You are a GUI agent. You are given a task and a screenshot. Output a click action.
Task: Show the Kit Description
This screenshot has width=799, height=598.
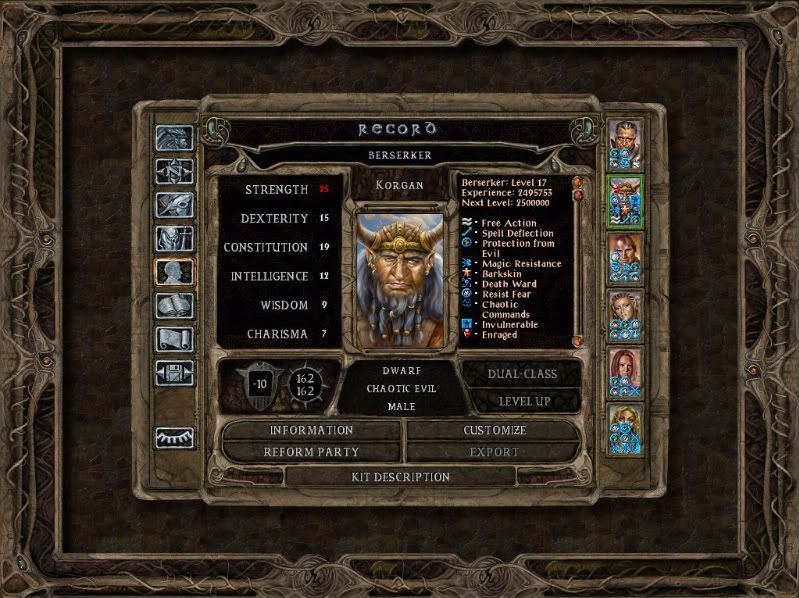coord(400,477)
